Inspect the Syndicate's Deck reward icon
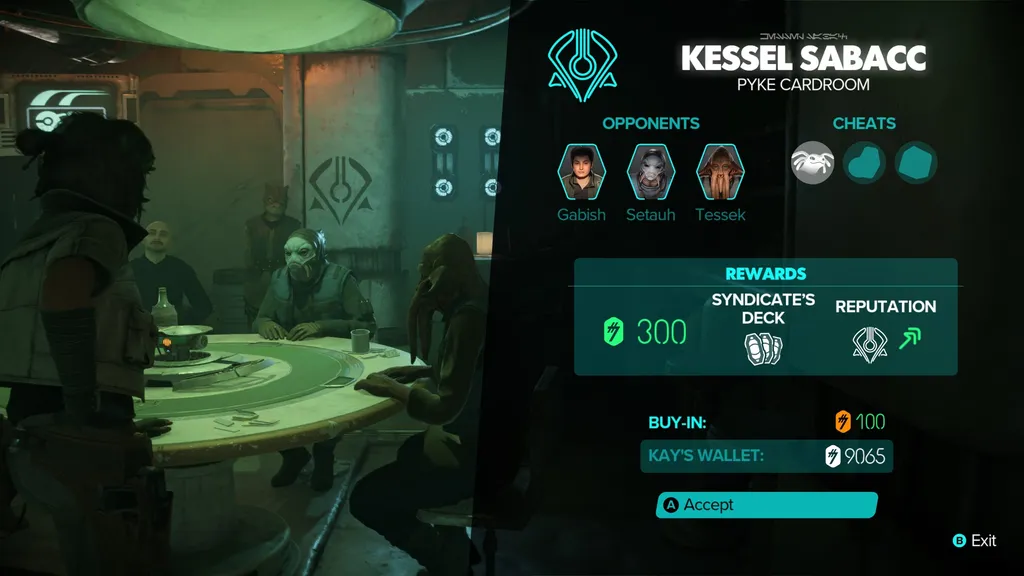This screenshot has width=1024, height=576. pyautogui.click(x=763, y=346)
